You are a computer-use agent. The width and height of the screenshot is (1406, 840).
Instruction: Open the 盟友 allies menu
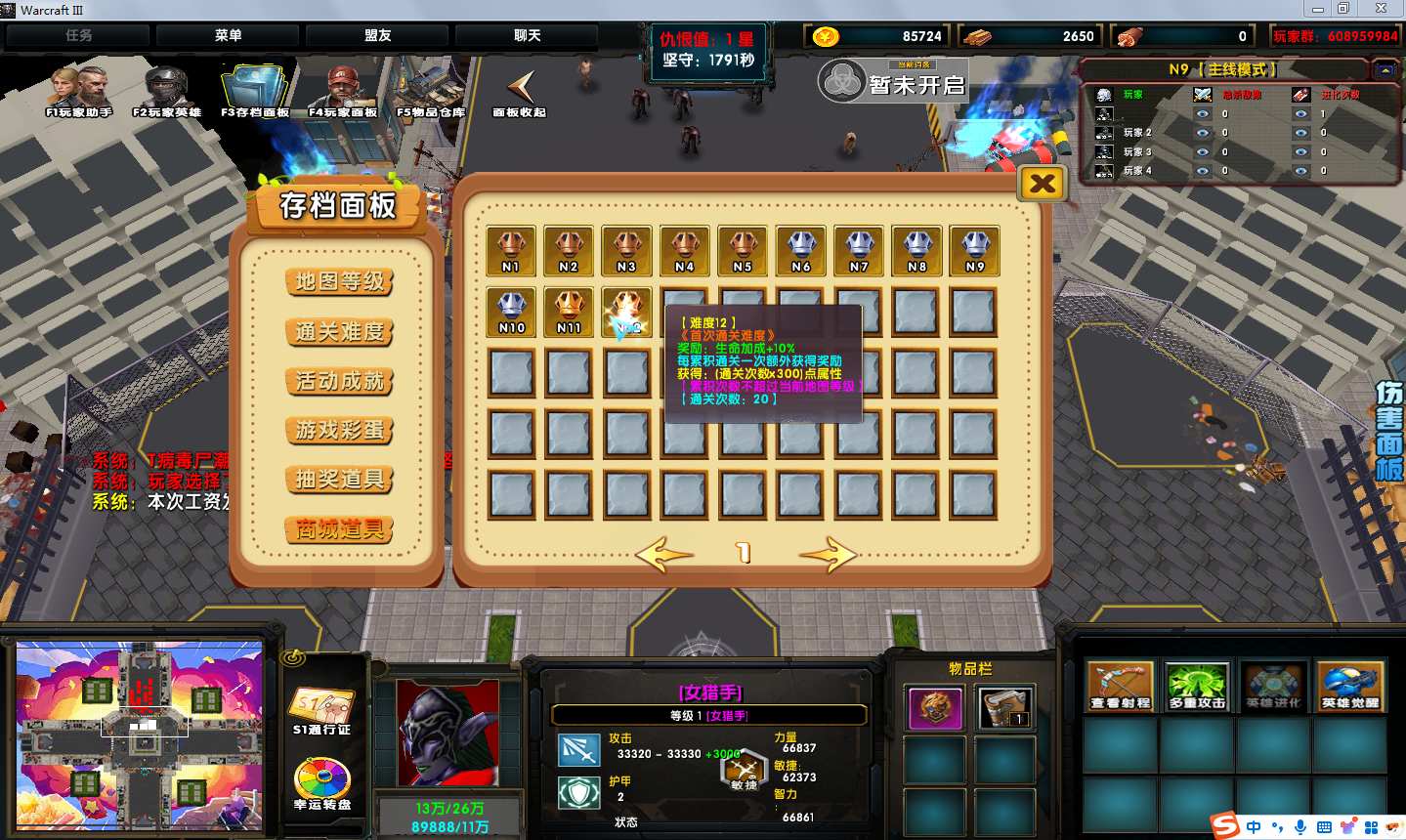(378, 35)
